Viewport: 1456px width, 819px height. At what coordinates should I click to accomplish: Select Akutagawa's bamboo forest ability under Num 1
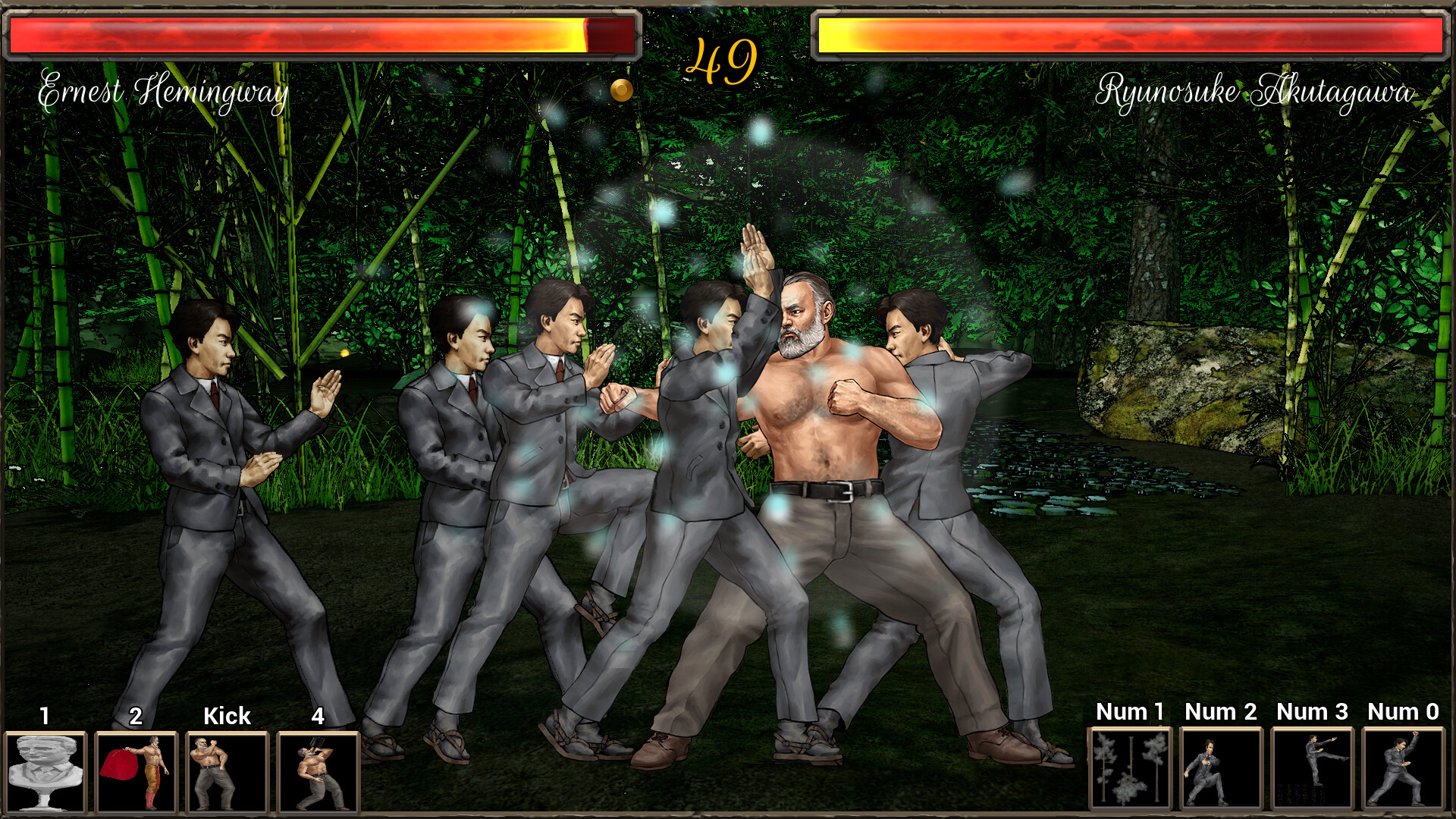pyautogui.click(x=1129, y=768)
